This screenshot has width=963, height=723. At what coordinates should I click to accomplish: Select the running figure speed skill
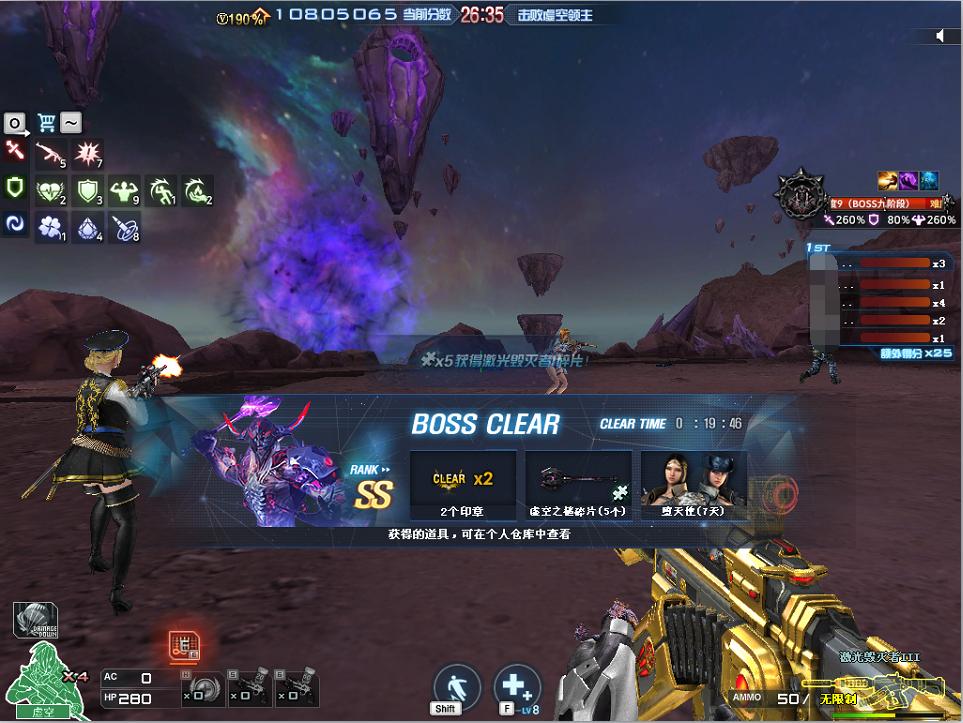[x=161, y=190]
